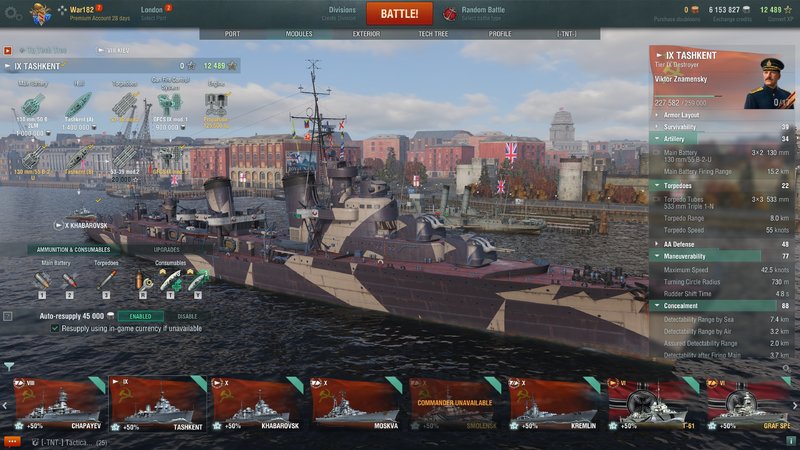Select the Graf Spee ship card
This screenshot has width=800, height=450.
coord(751,403)
